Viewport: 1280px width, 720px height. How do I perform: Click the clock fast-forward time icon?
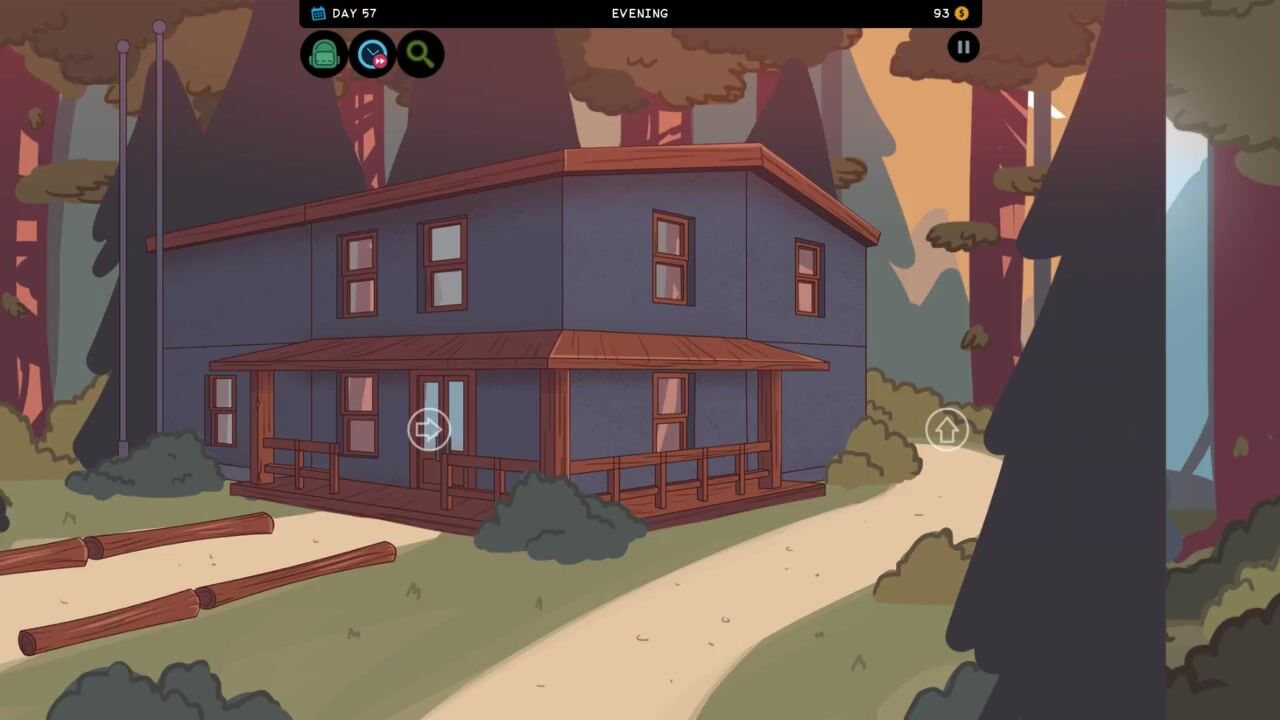[372, 54]
